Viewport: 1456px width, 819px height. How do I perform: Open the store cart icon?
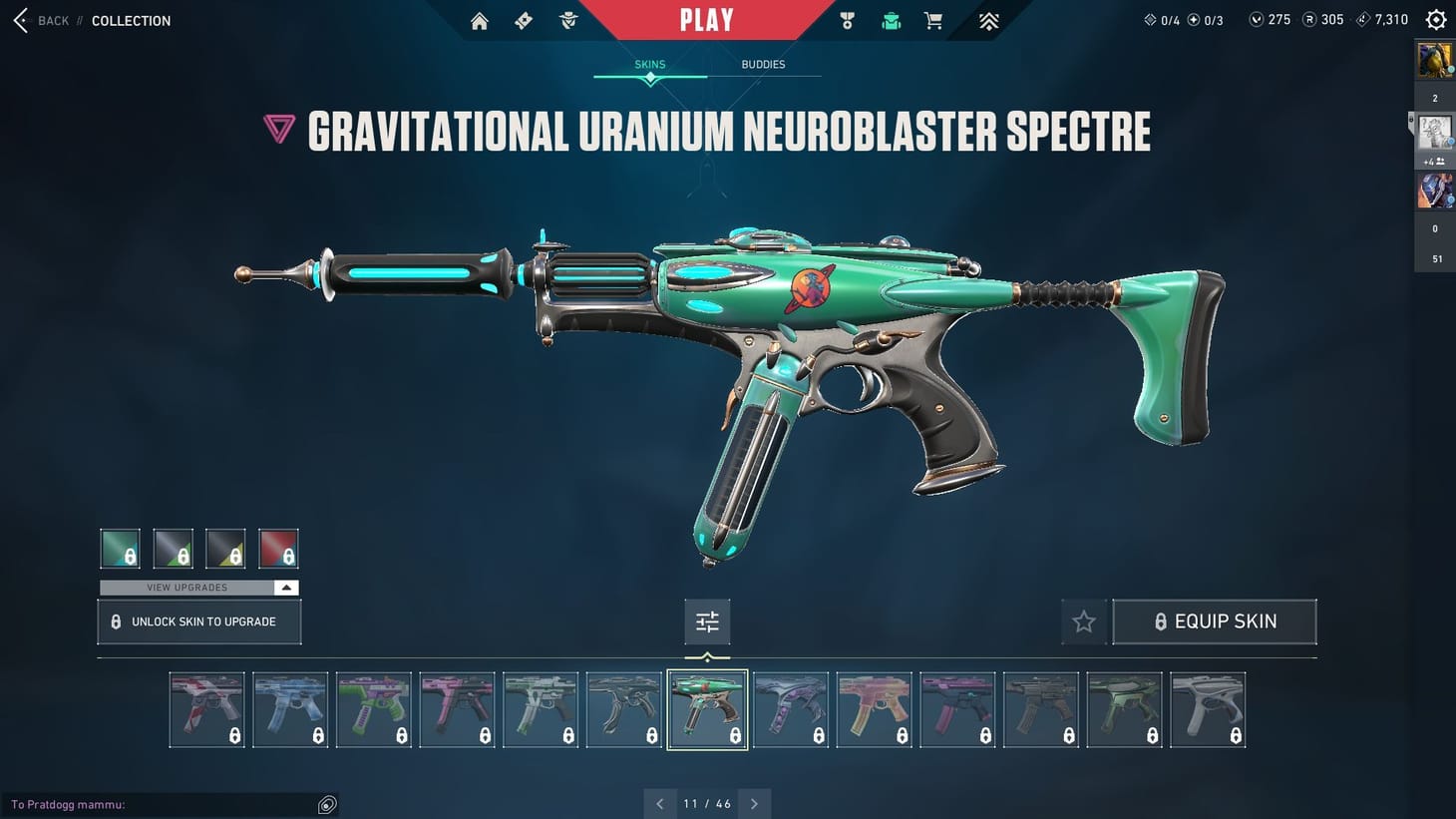[x=933, y=21]
